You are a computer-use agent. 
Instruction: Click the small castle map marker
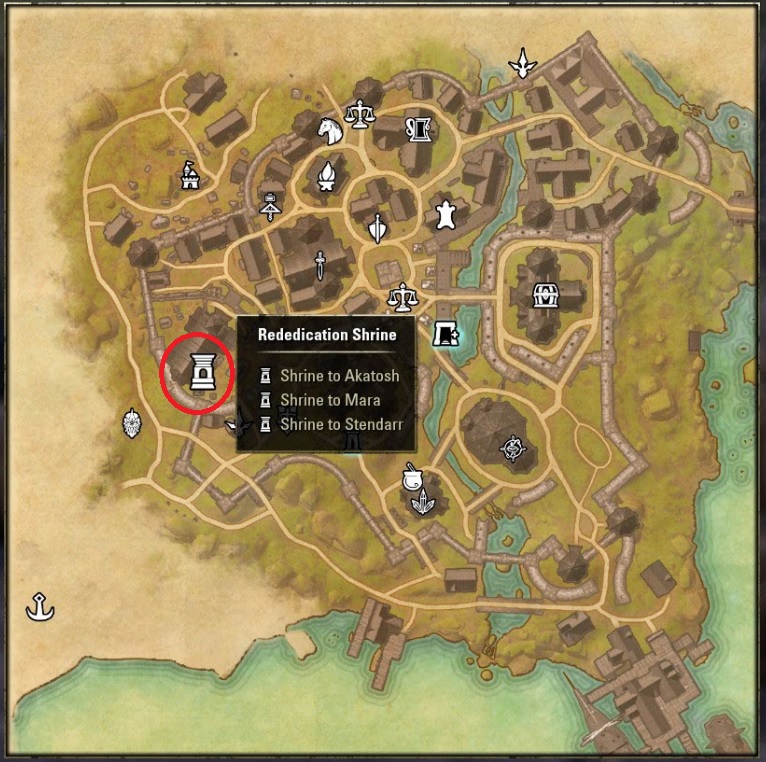pyautogui.click(x=189, y=177)
